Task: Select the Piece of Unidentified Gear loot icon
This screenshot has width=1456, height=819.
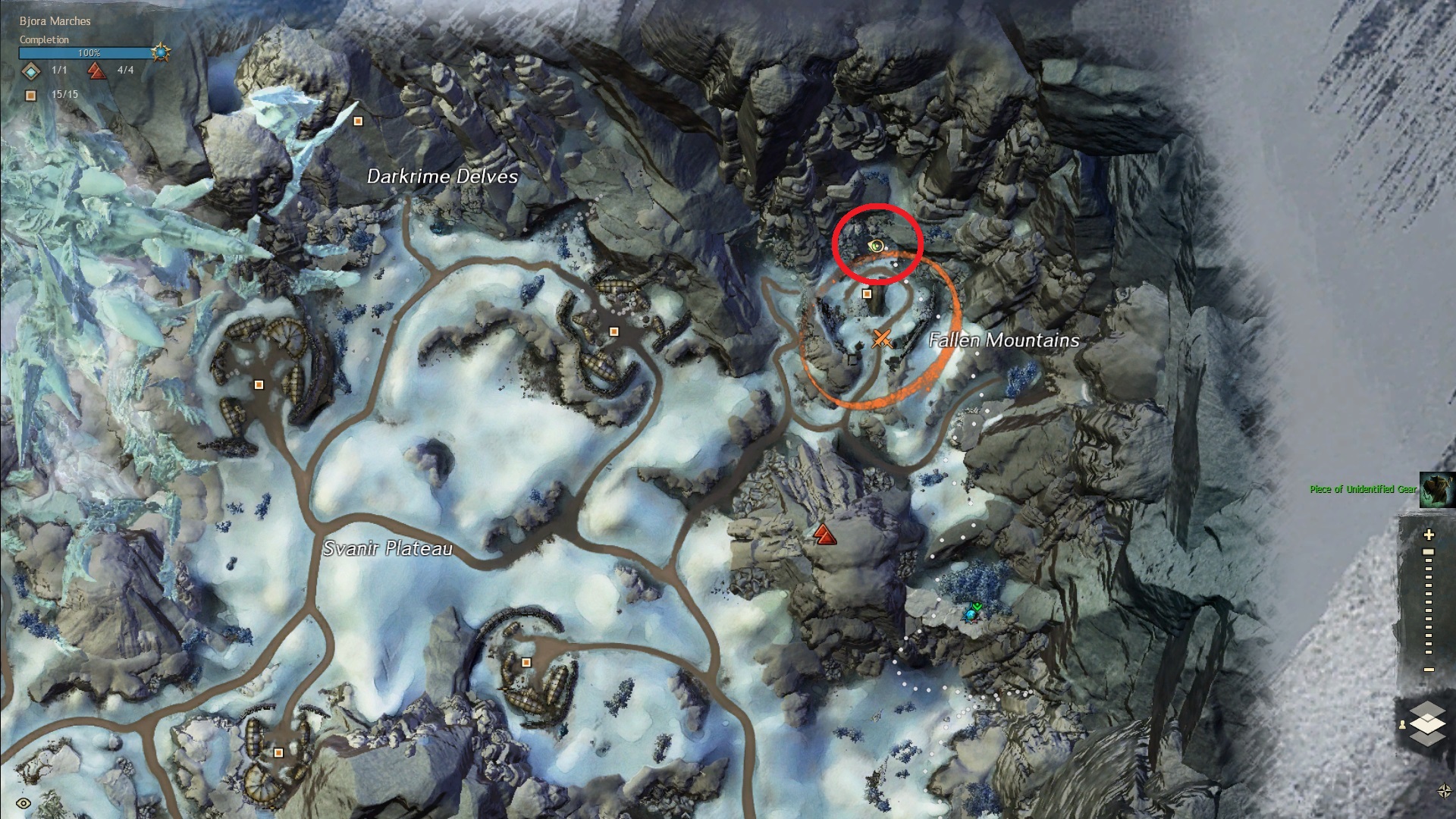Action: (x=1437, y=489)
